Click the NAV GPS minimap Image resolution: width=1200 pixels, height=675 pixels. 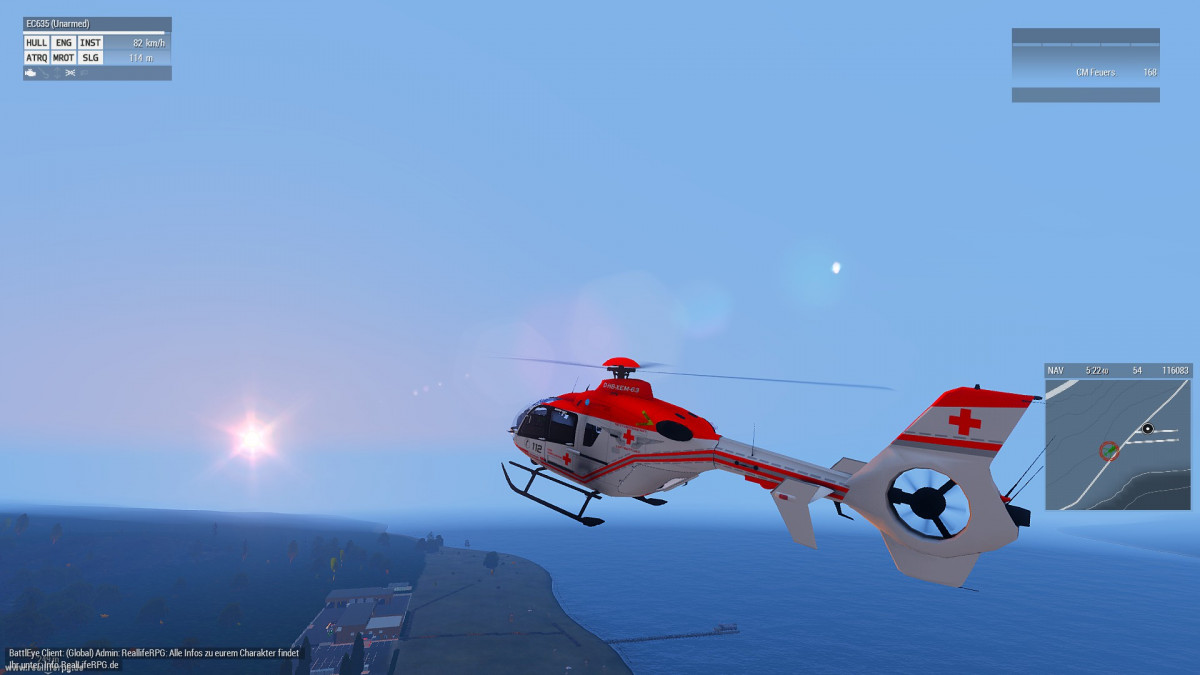point(1118,444)
